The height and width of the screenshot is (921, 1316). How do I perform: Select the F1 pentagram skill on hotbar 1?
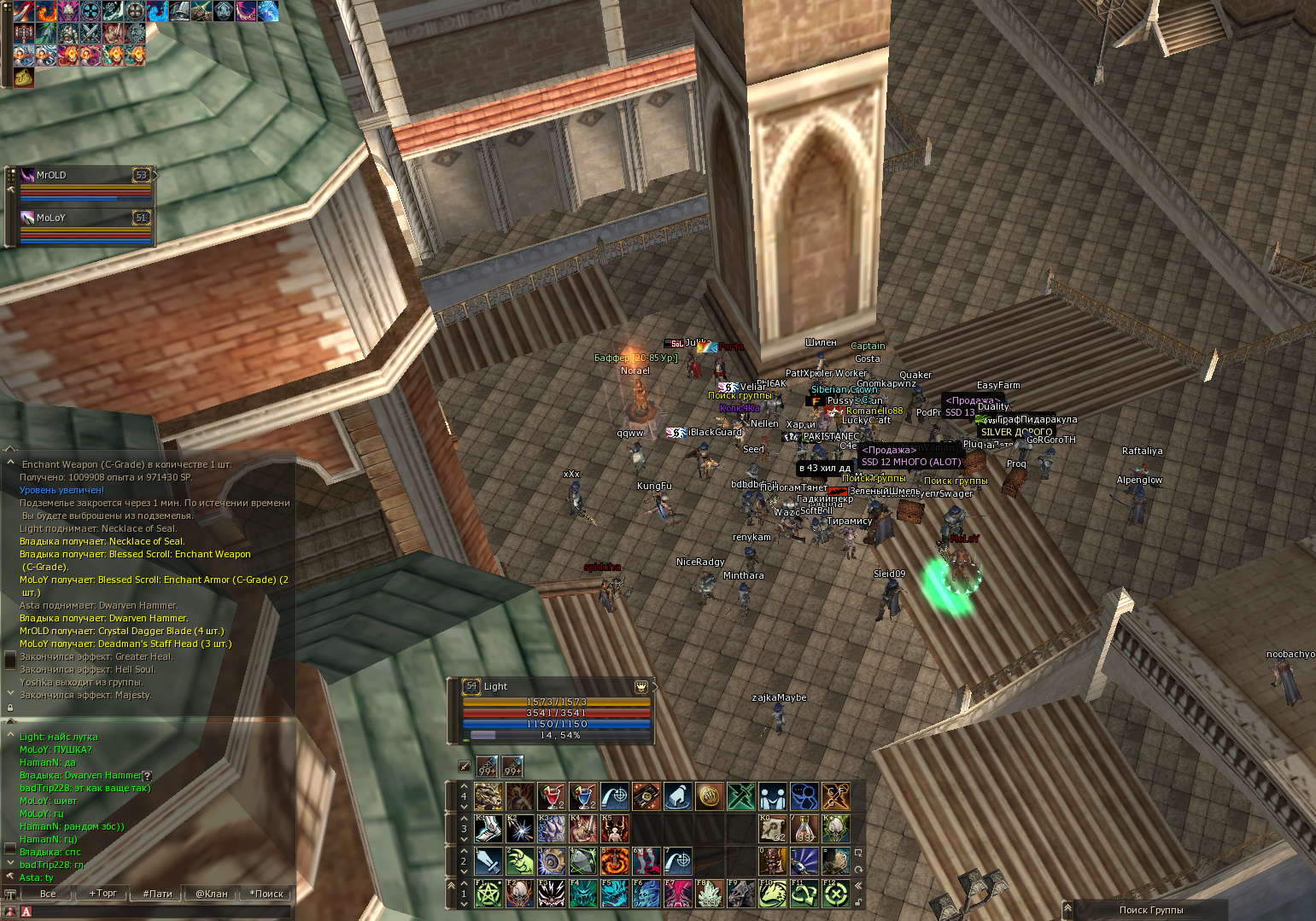490,895
